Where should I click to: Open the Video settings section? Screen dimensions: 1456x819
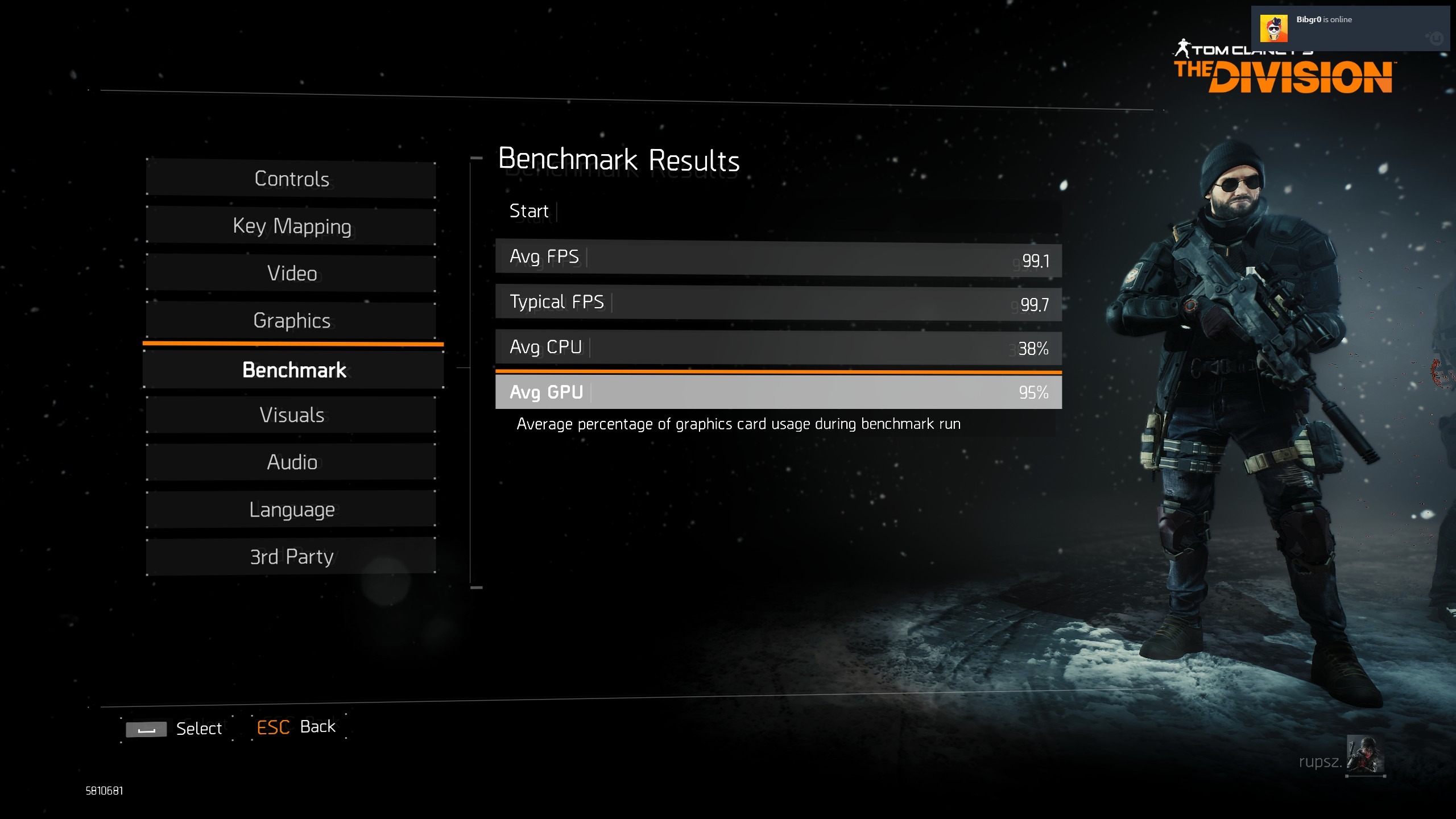click(291, 274)
